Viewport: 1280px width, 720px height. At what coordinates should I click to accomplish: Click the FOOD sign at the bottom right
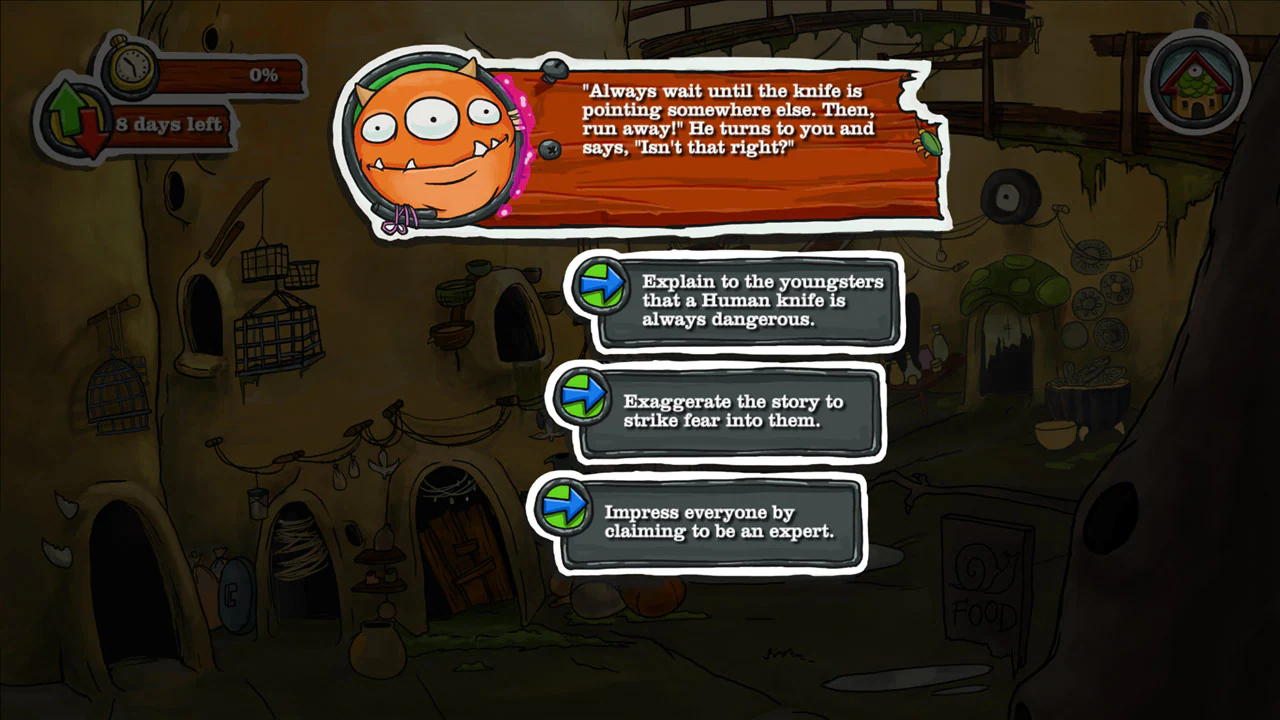pyautogui.click(x=986, y=585)
